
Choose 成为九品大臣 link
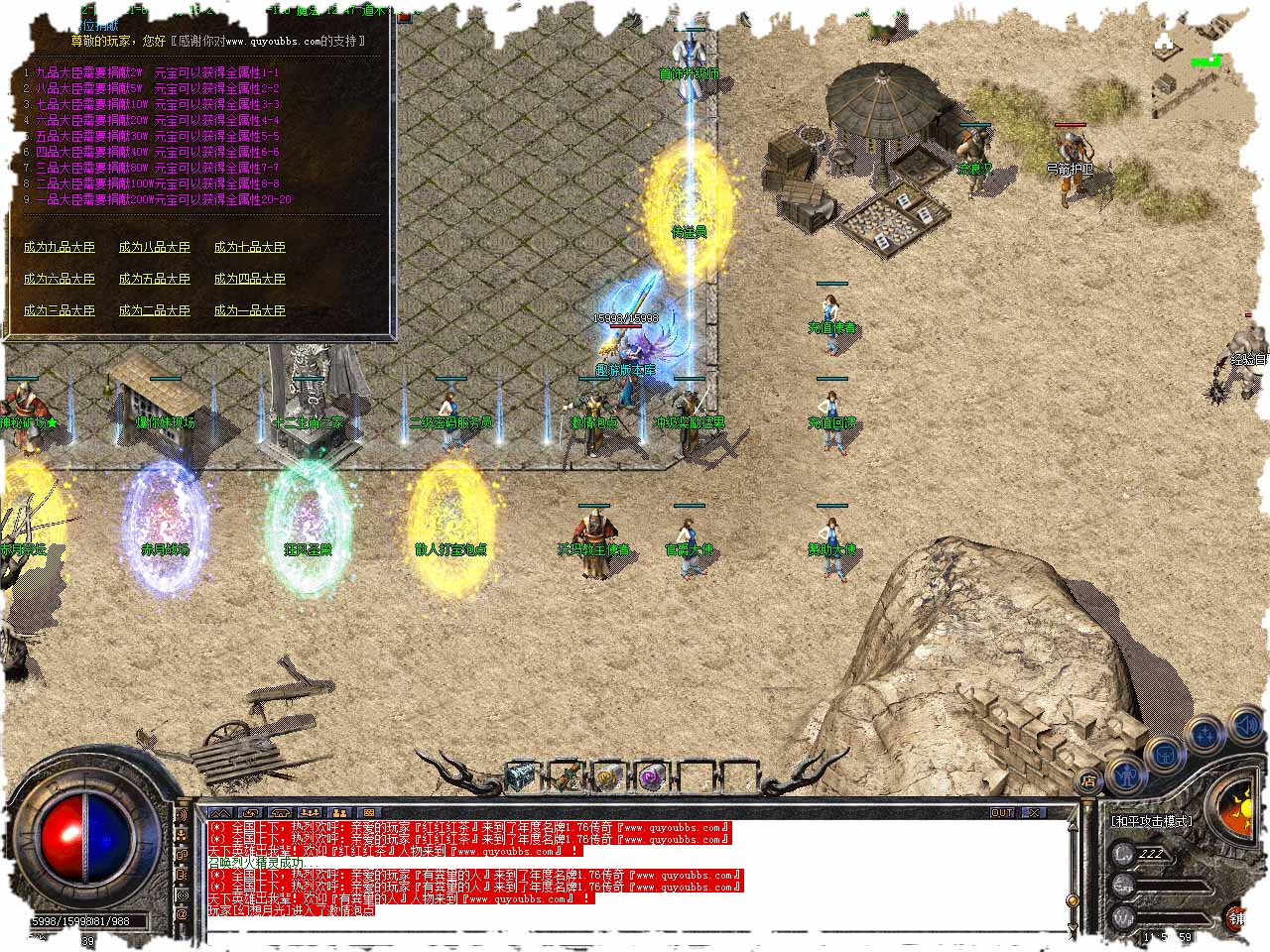(60, 247)
